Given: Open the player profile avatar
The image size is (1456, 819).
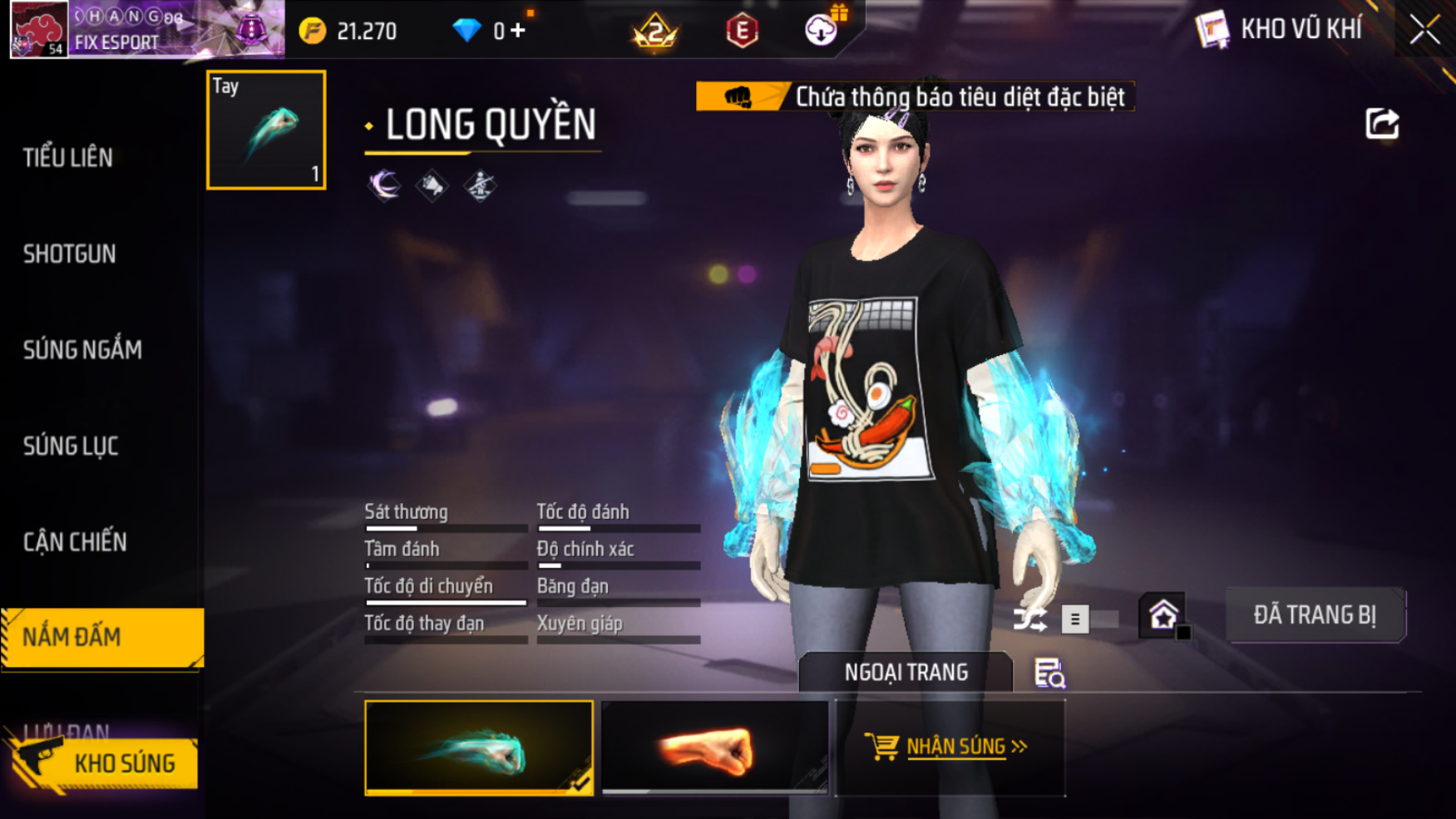Looking at the screenshot, I should 38,29.
